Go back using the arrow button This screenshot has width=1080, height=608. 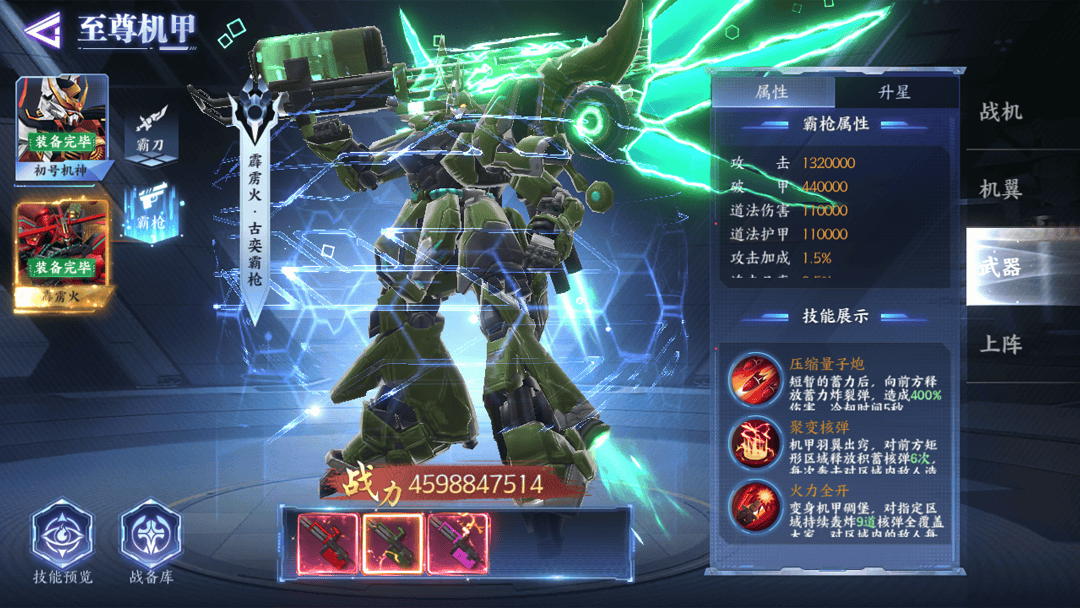tap(40, 30)
